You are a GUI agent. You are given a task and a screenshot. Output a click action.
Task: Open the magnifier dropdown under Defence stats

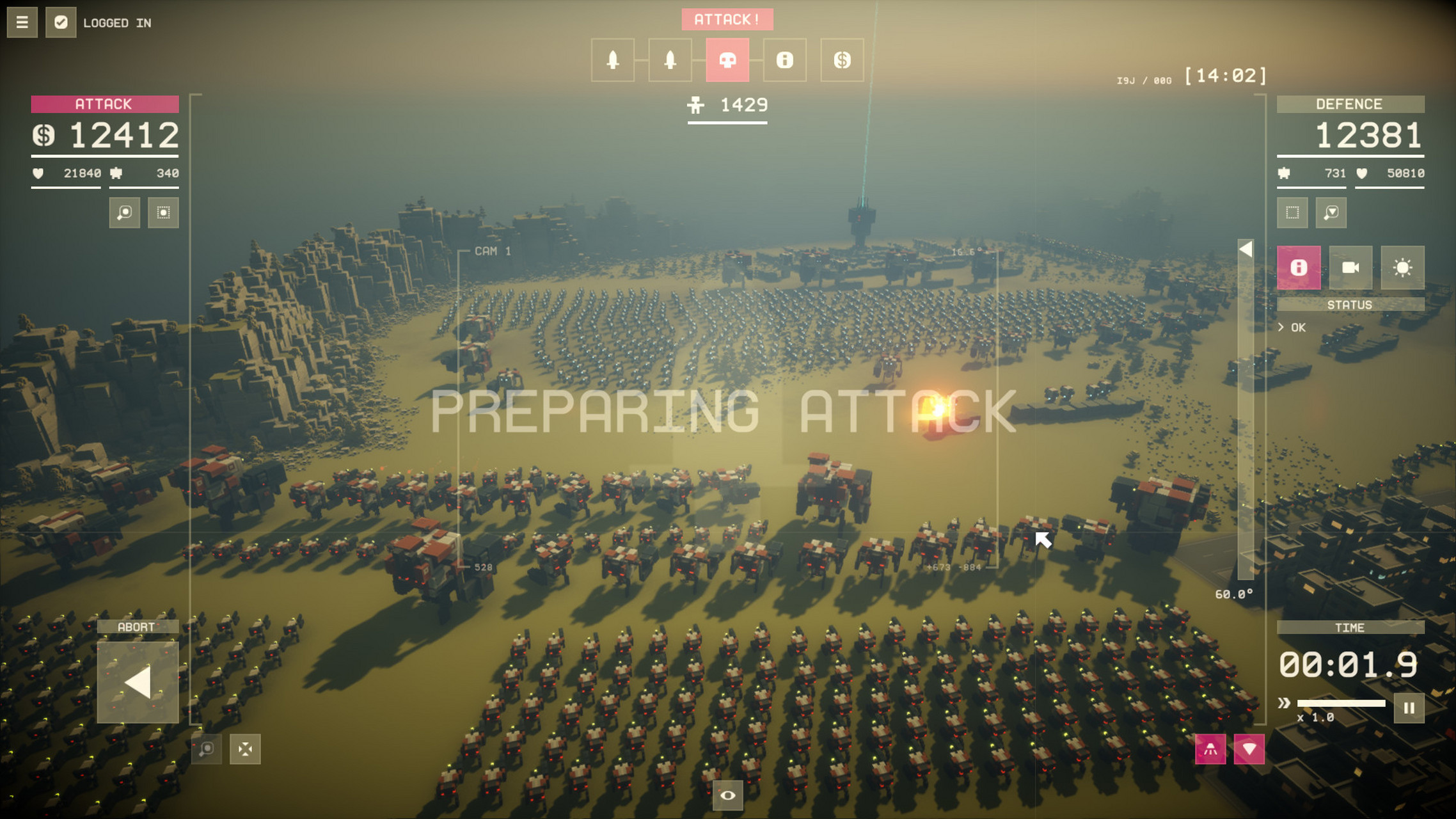[1331, 213]
